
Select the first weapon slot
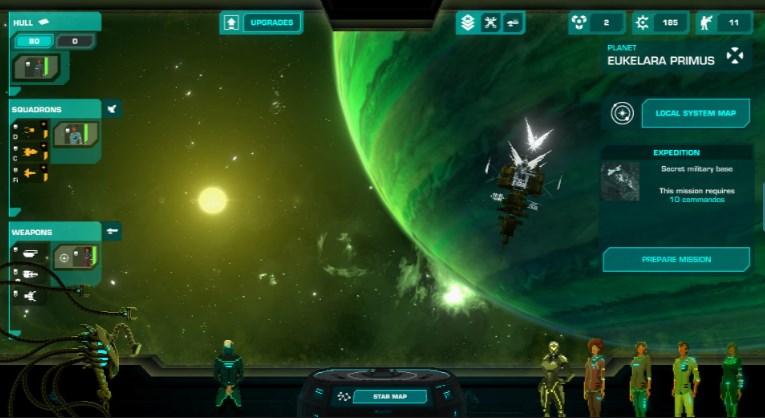point(29,254)
